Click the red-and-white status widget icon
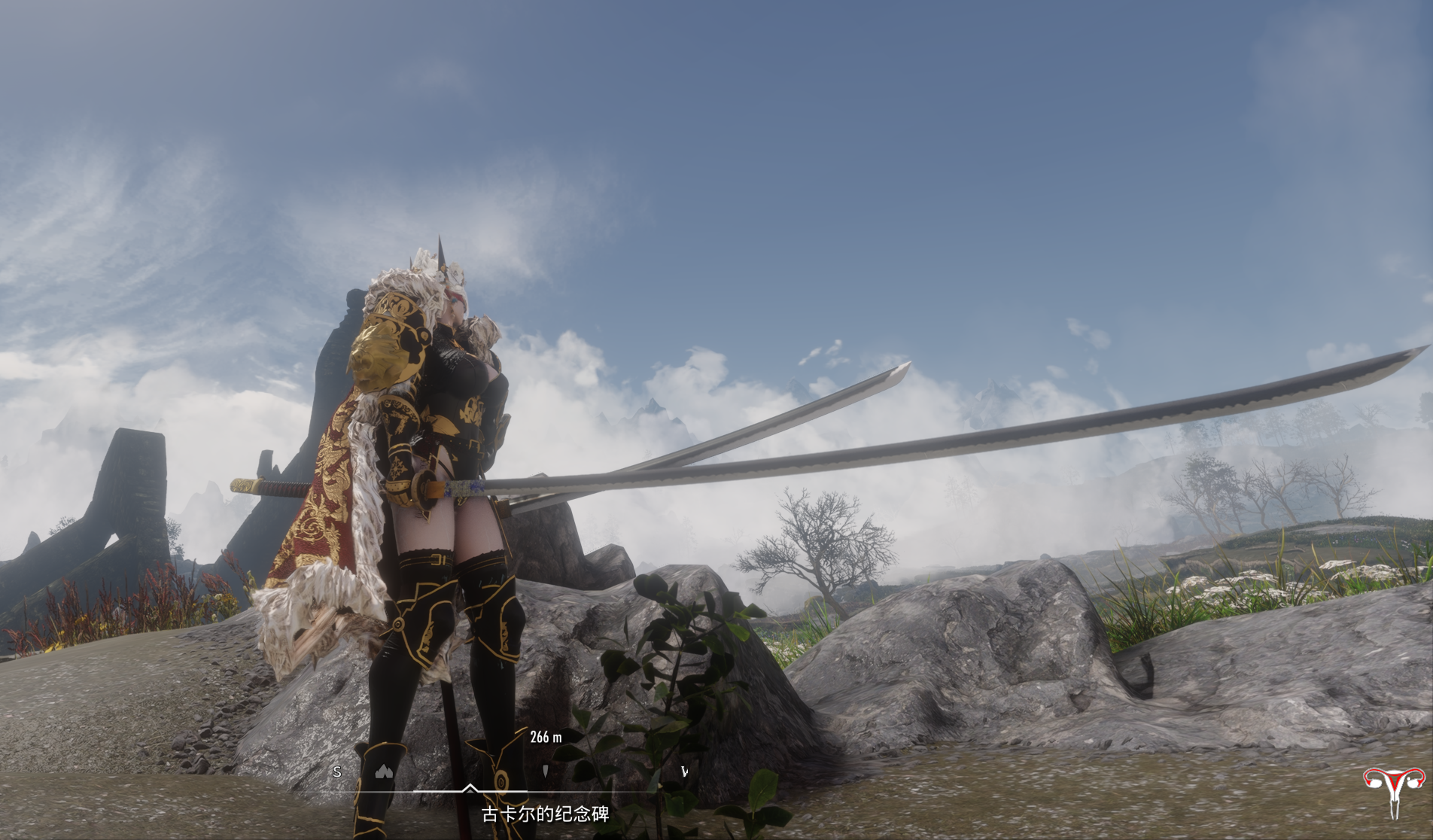The height and width of the screenshot is (840, 1433). tap(1394, 790)
